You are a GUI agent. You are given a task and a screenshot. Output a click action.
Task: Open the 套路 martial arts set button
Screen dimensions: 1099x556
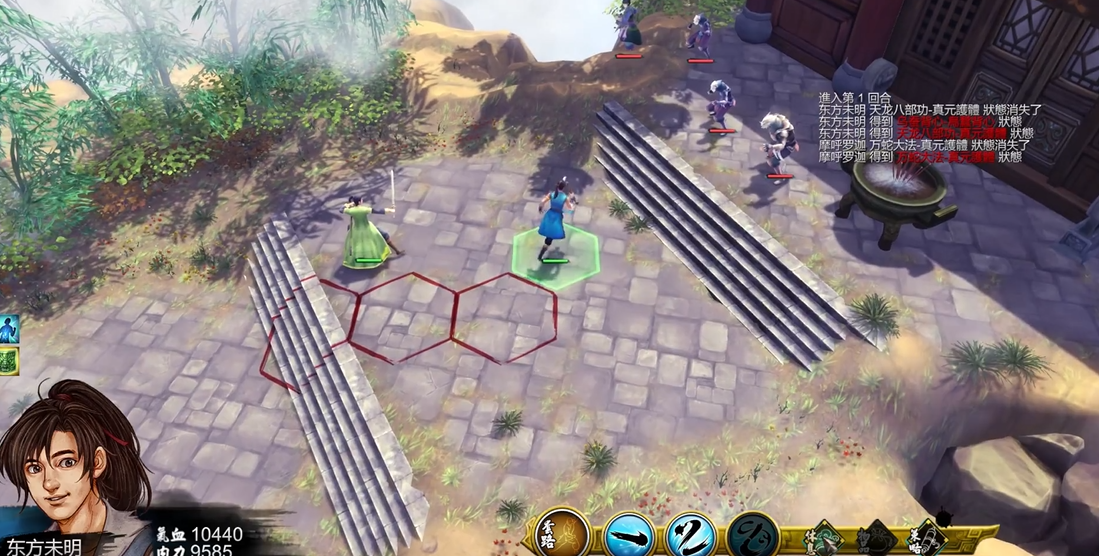click(562, 533)
